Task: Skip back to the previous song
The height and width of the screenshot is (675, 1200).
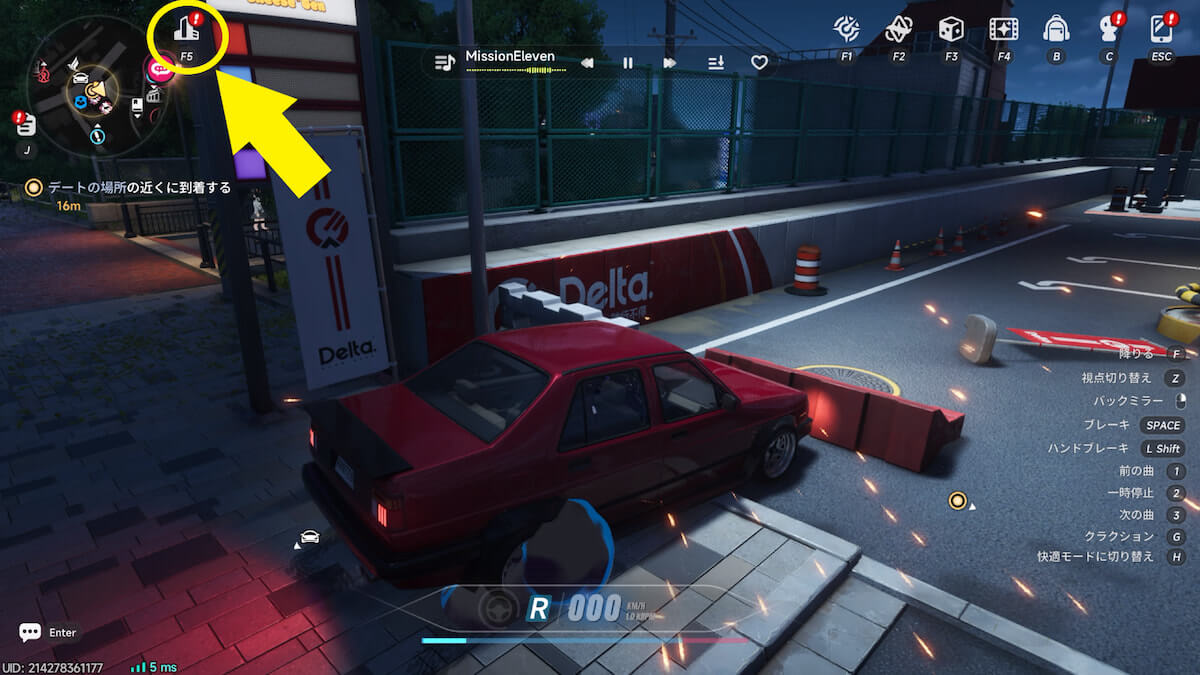Action: (588, 63)
